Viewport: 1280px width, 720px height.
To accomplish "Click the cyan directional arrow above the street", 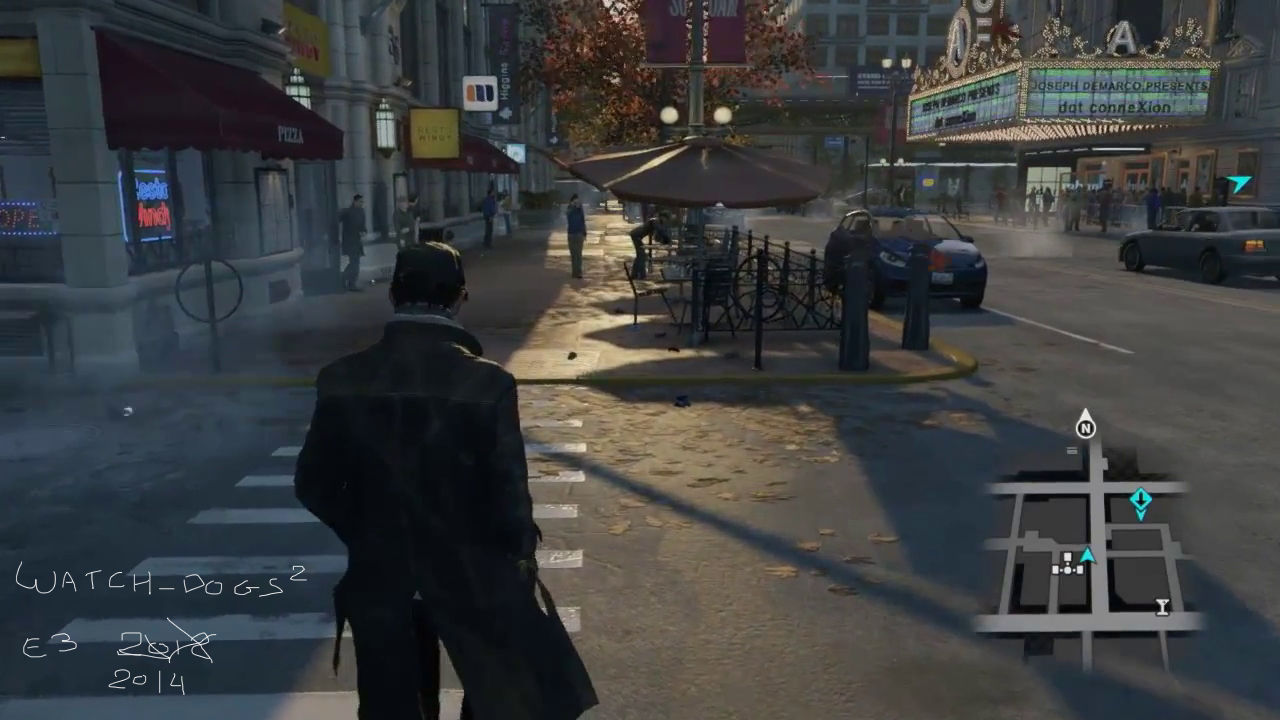I will click(1239, 183).
